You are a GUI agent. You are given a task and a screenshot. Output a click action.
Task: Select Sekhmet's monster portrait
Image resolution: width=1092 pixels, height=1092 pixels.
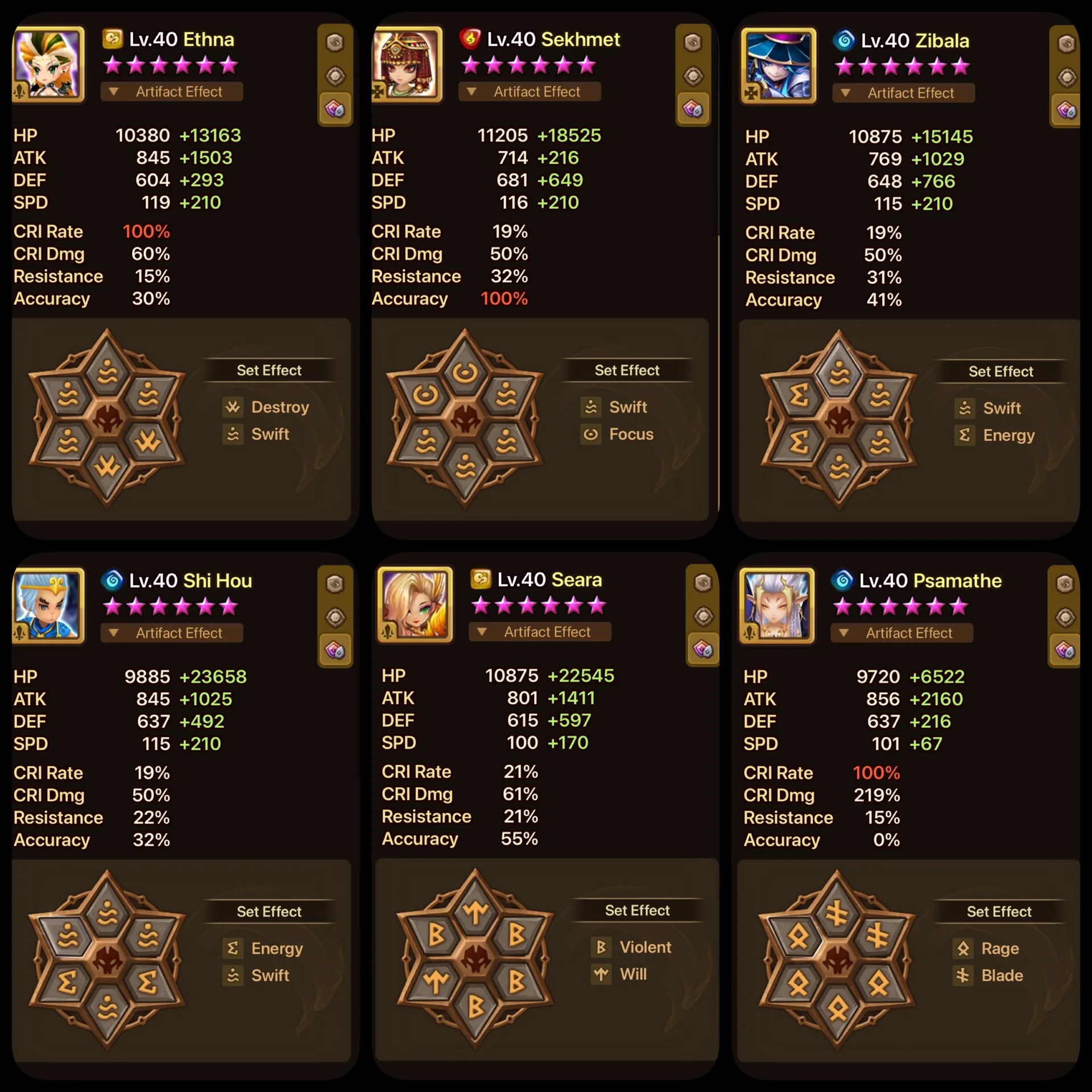tap(407, 64)
